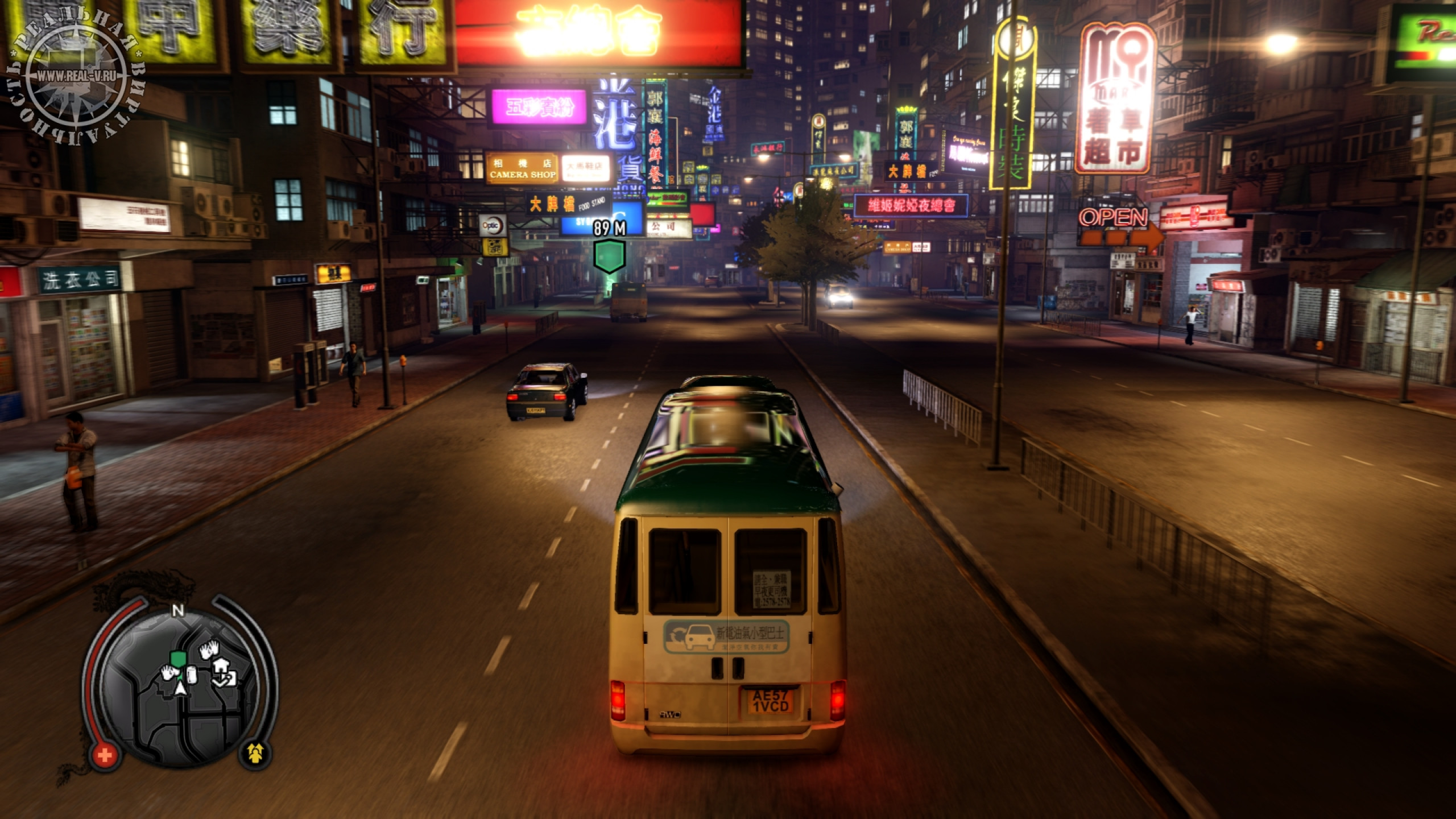Click the white player arrow on the minimap
Viewport: 1456px width, 819px height.
pyautogui.click(x=181, y=689)
